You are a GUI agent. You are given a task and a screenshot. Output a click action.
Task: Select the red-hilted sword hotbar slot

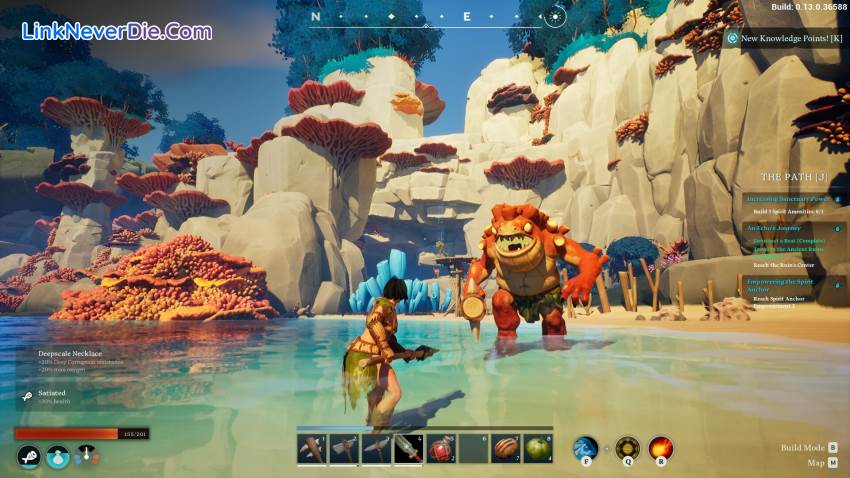coord(408,449)
